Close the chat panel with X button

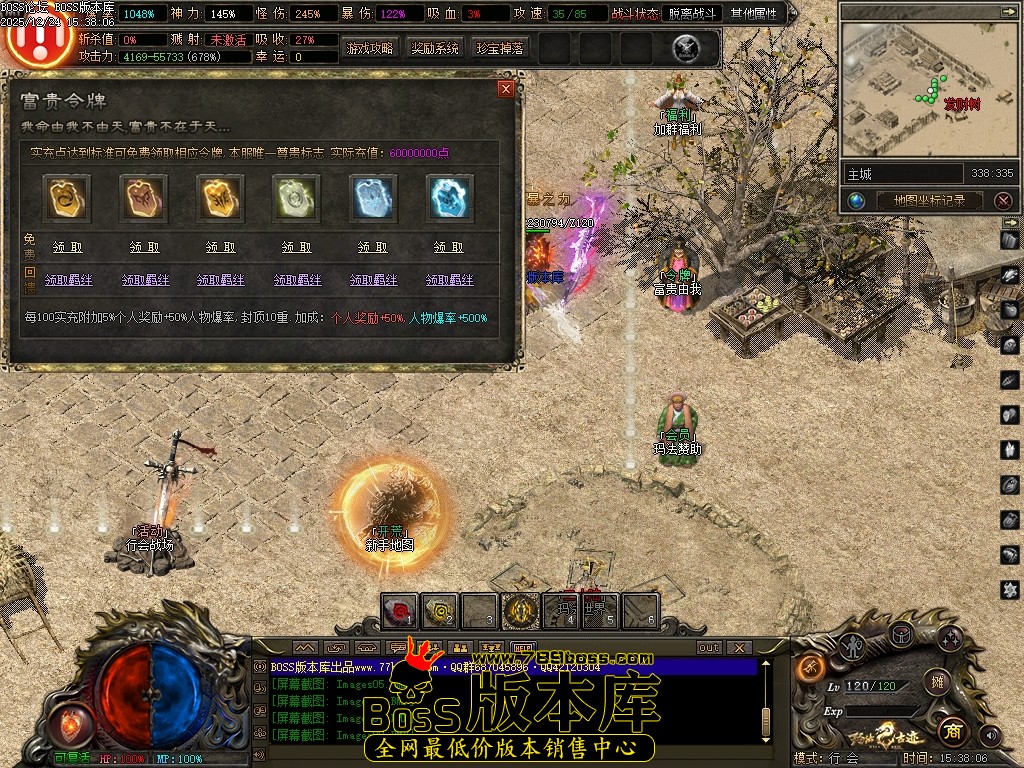[x=738, y=647]
